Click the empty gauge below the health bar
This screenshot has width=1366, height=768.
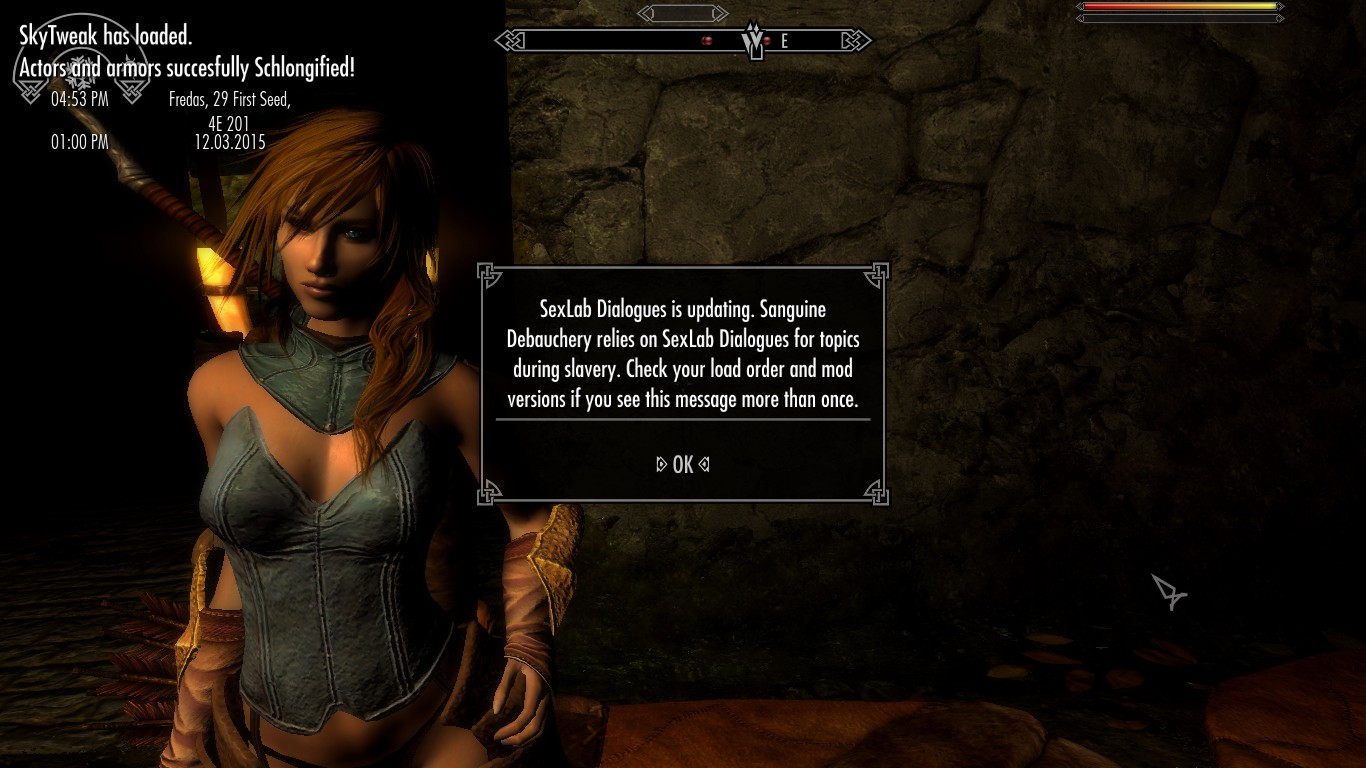coord(1178,17)
